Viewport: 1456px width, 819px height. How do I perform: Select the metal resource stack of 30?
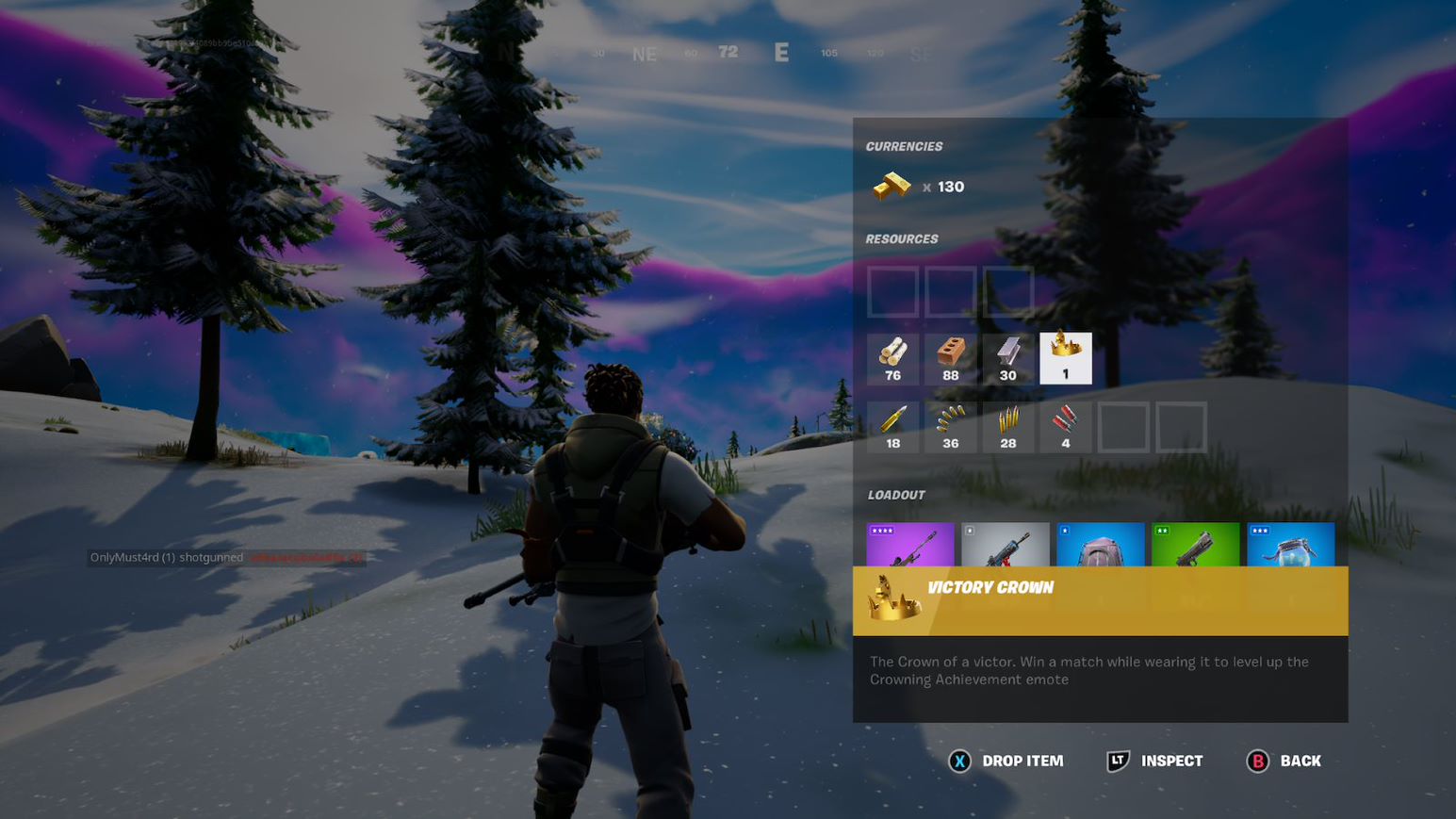(1007, 358)
